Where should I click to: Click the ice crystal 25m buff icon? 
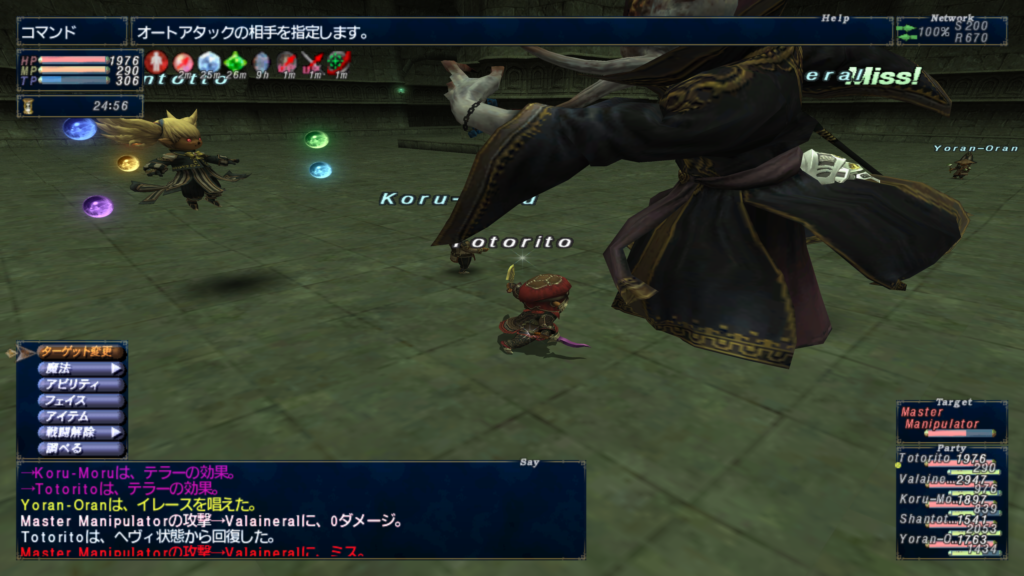[x=208, y=63]
